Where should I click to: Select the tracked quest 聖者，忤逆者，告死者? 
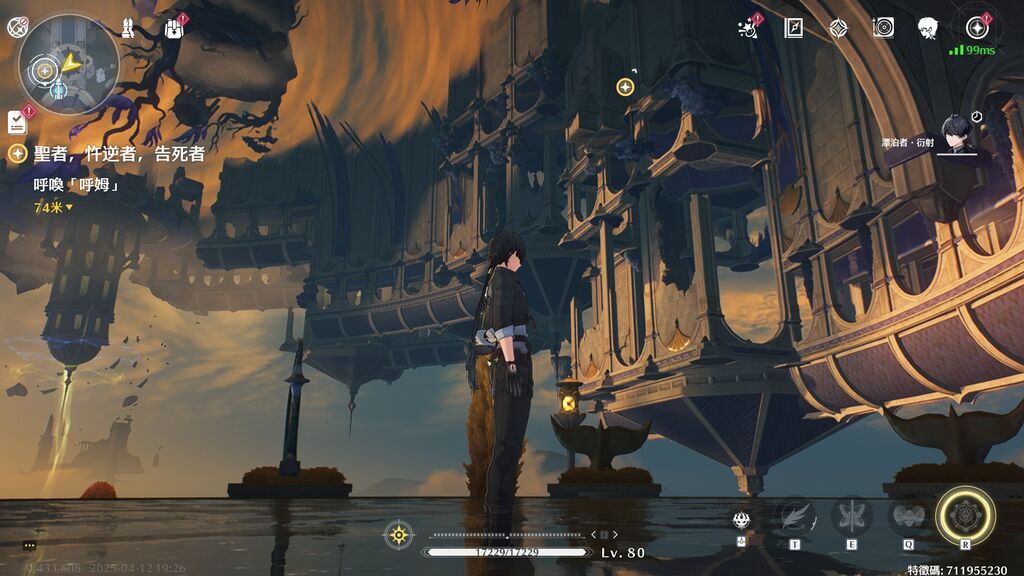coord(118,154)
